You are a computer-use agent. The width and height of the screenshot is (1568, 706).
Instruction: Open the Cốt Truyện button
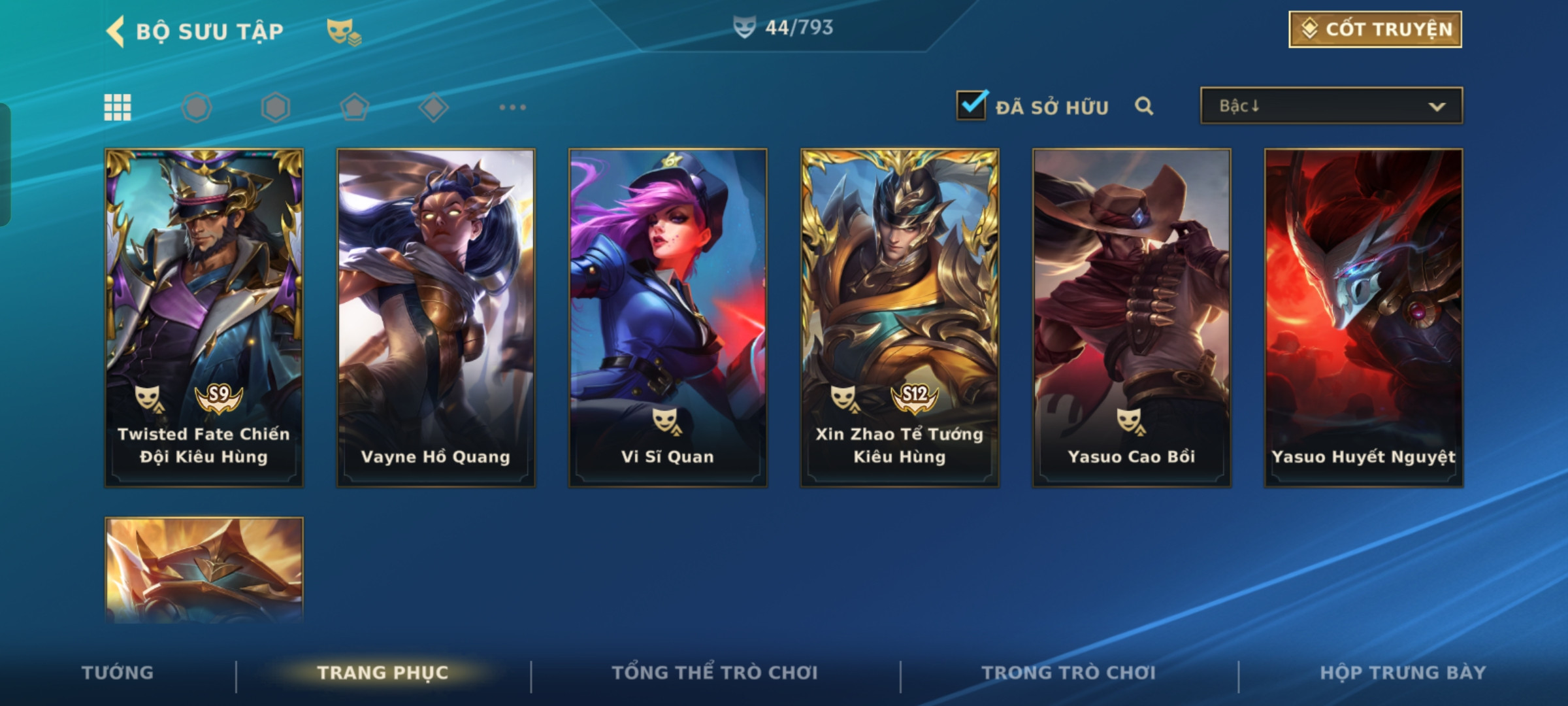click(x=1375, y=29)
